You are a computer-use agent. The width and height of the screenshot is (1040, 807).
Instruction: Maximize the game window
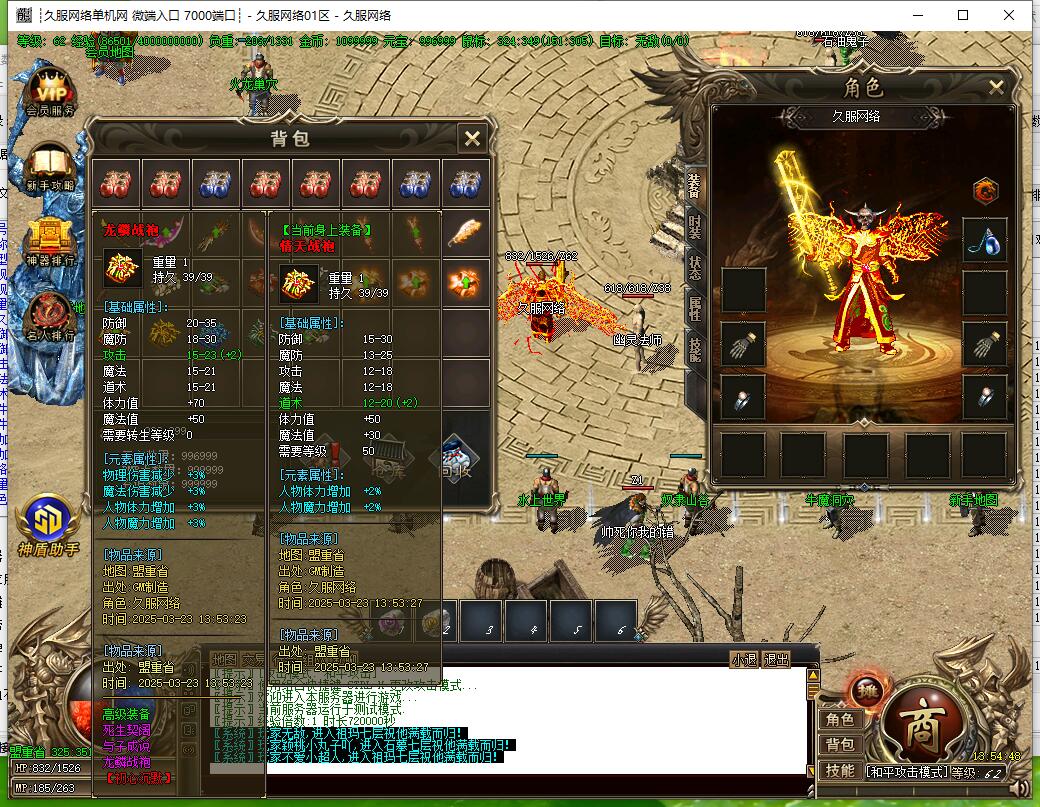(x=963, y=15)
